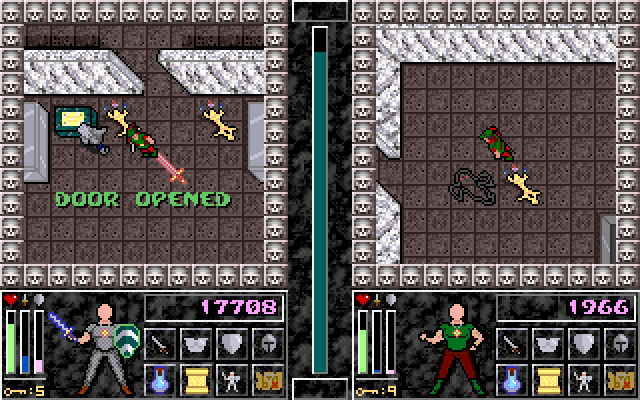Choose the shield slot in the knight's inventory
Viewport: 640px width, 400px height.
tap(231, 345)
